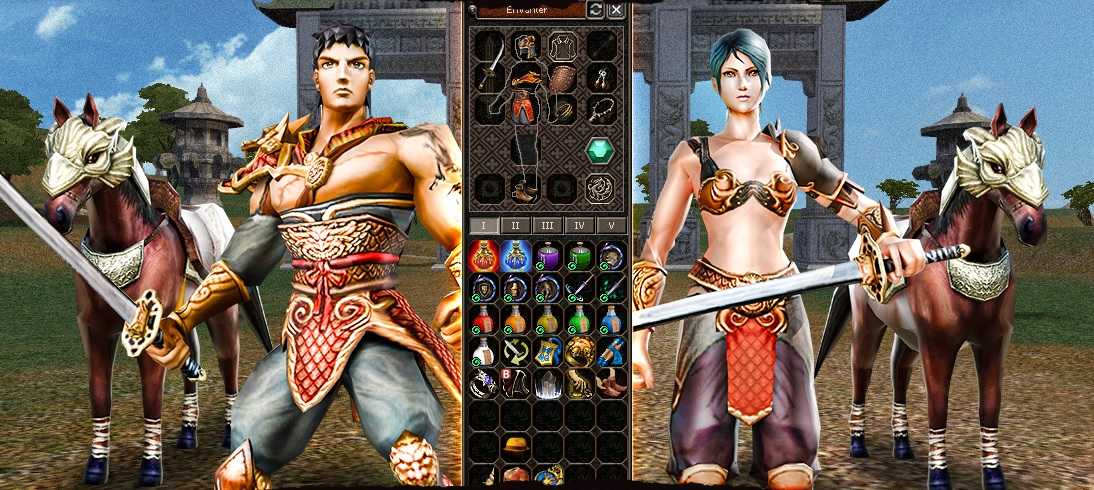Pick the purple potion bottle
The width and height of the screenshot is (1094, 490).
(x=548, y=256)
